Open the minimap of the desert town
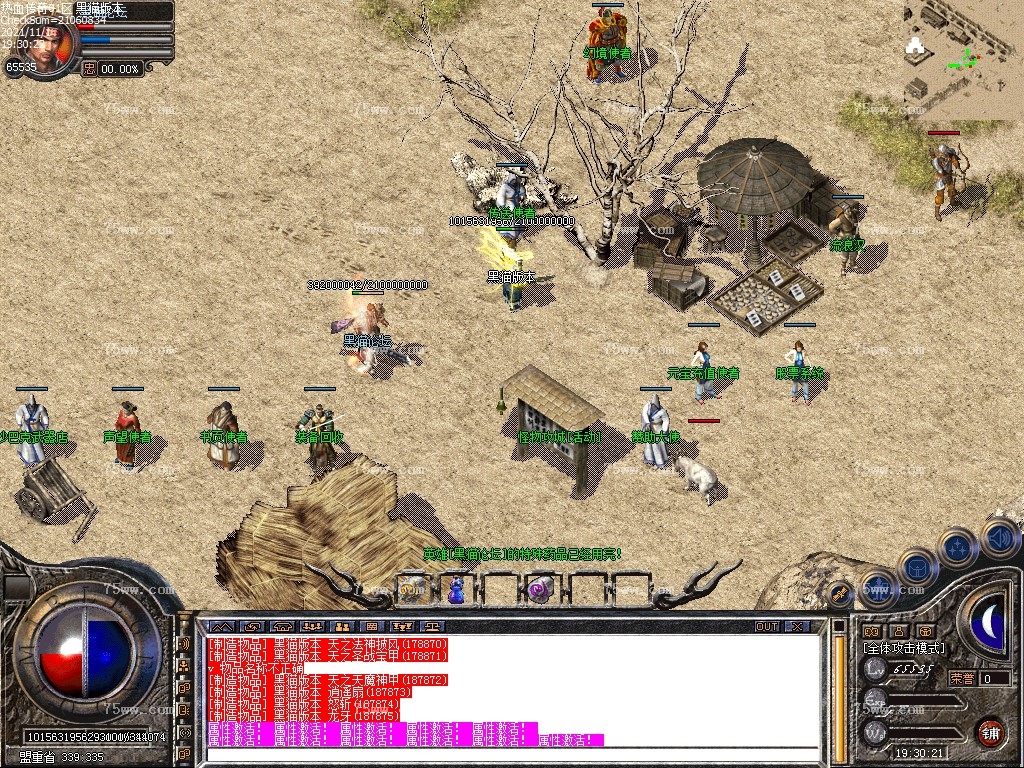 [x=964, y=58]
